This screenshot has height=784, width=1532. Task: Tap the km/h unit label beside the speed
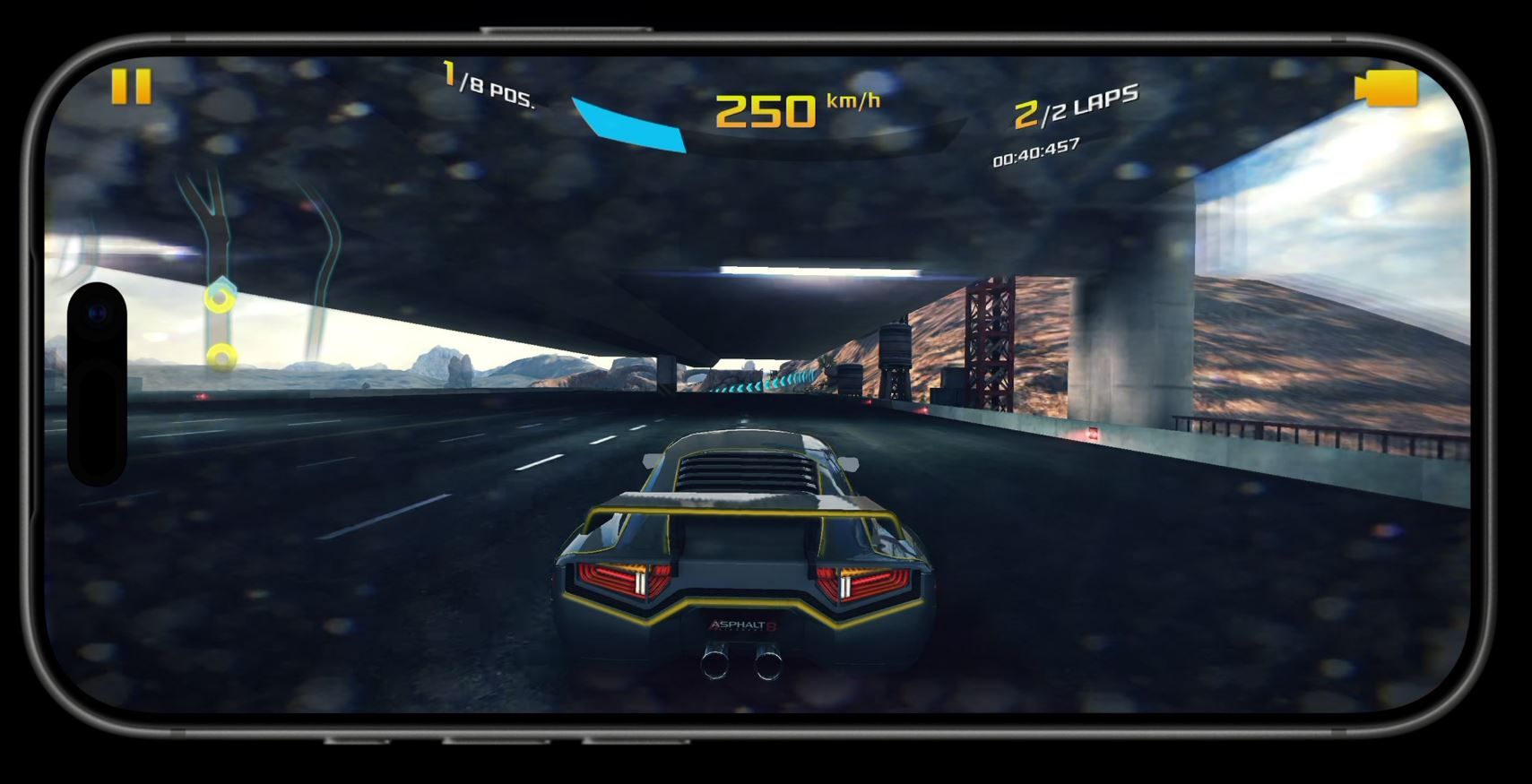click(x=852, y=102)
